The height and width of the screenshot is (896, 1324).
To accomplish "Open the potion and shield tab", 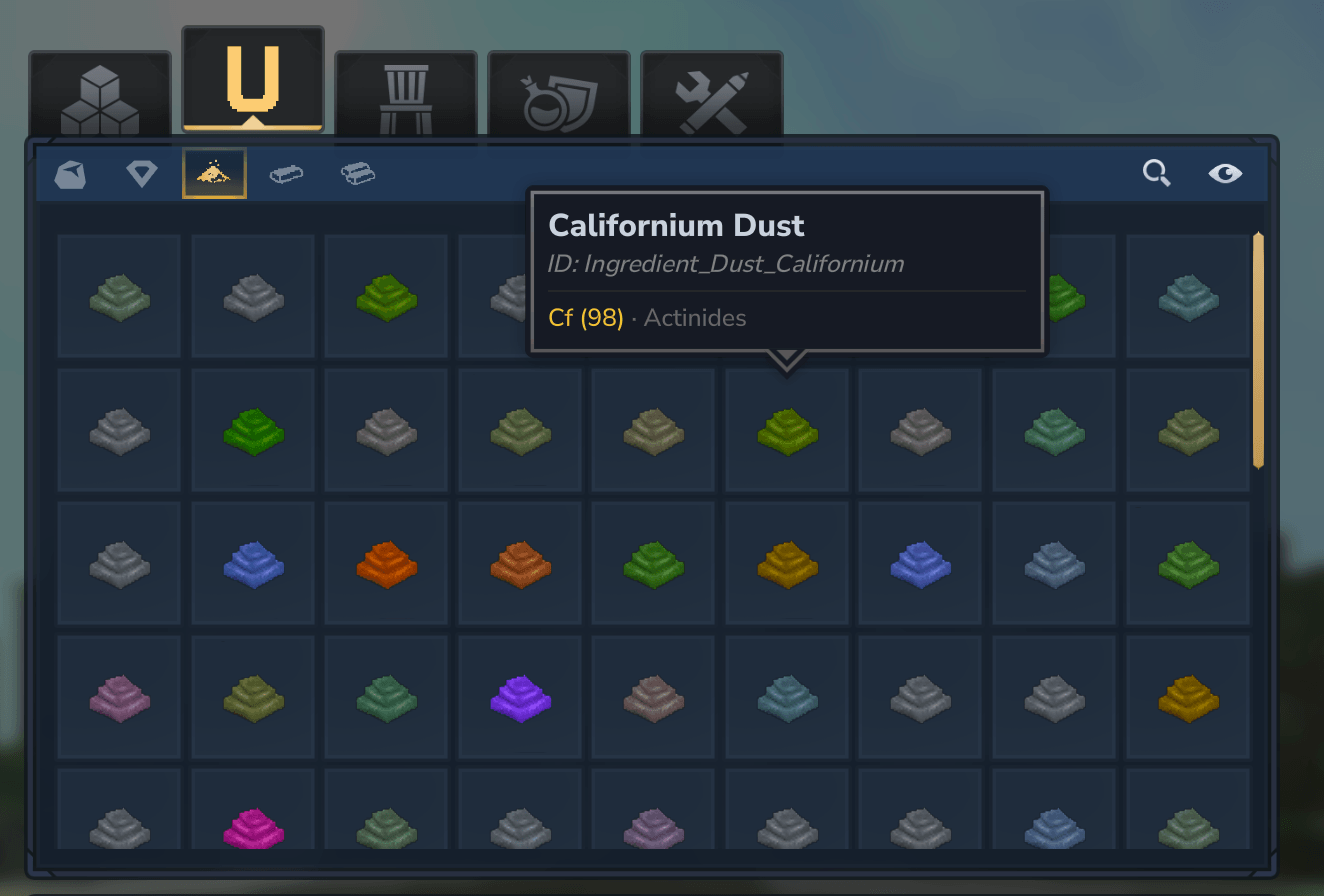I will click(558, 97).
